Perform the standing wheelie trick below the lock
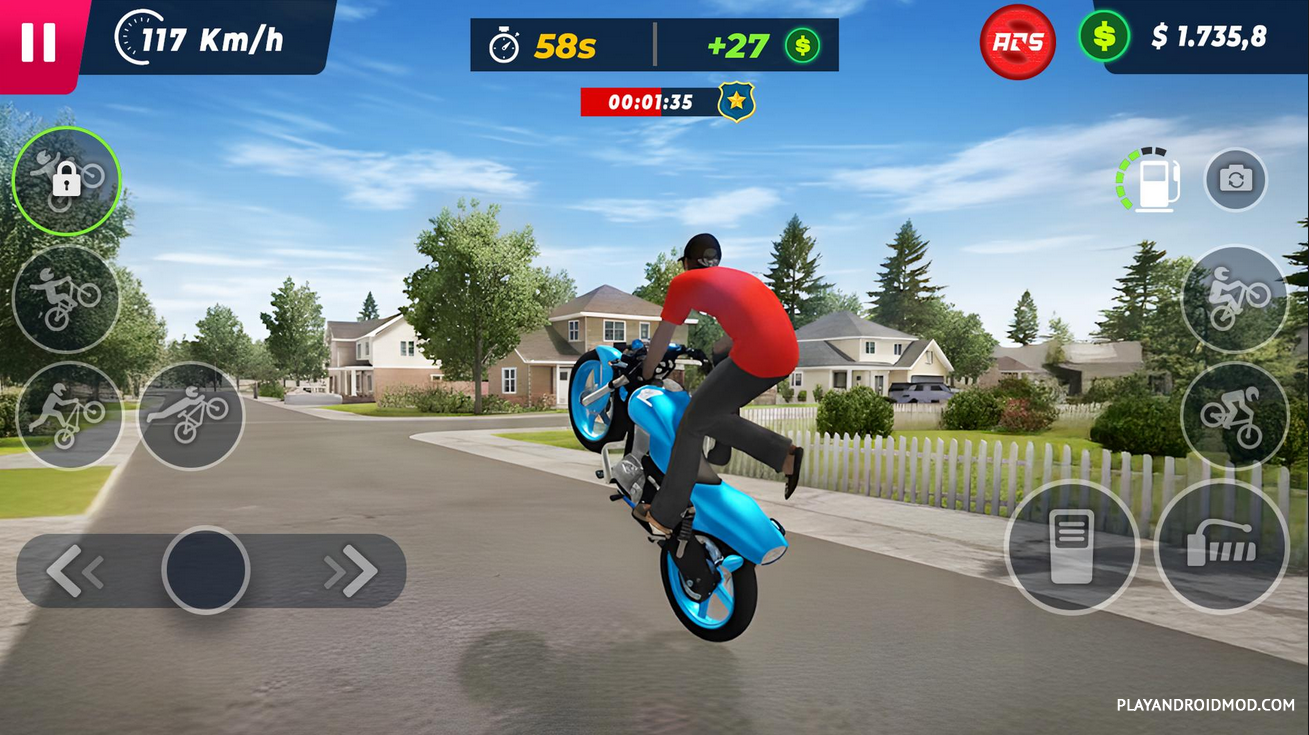This screenshot has width=1309, height=735. (x=66, y=298)
